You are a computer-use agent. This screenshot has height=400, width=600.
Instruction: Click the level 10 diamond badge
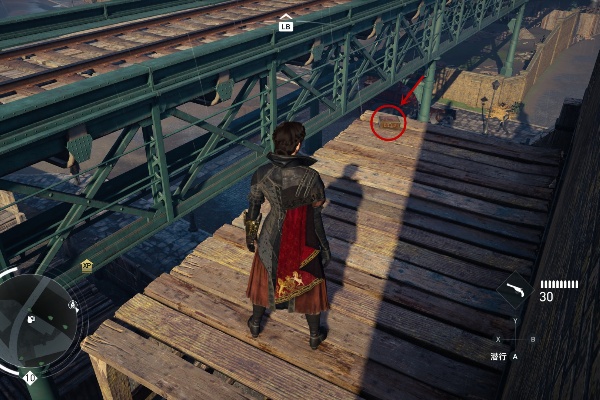click(29, 378)
